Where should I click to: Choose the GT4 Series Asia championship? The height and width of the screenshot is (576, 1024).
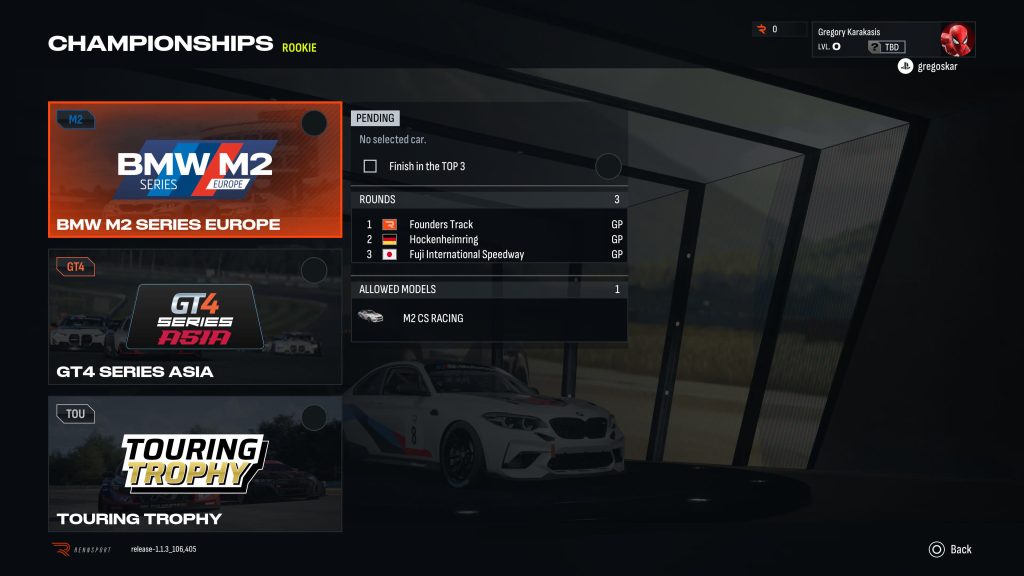[195, 317]
